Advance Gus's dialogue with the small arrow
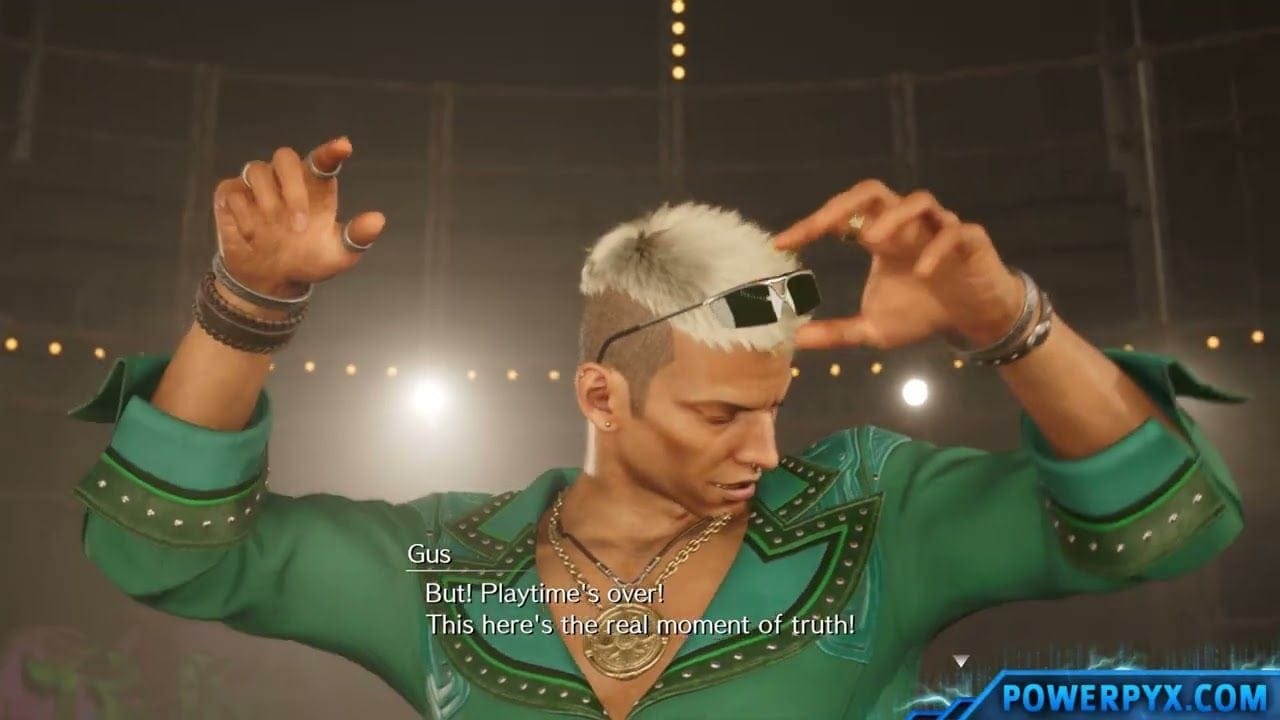This screenshot has width=1280, height=720. point(960,661)
